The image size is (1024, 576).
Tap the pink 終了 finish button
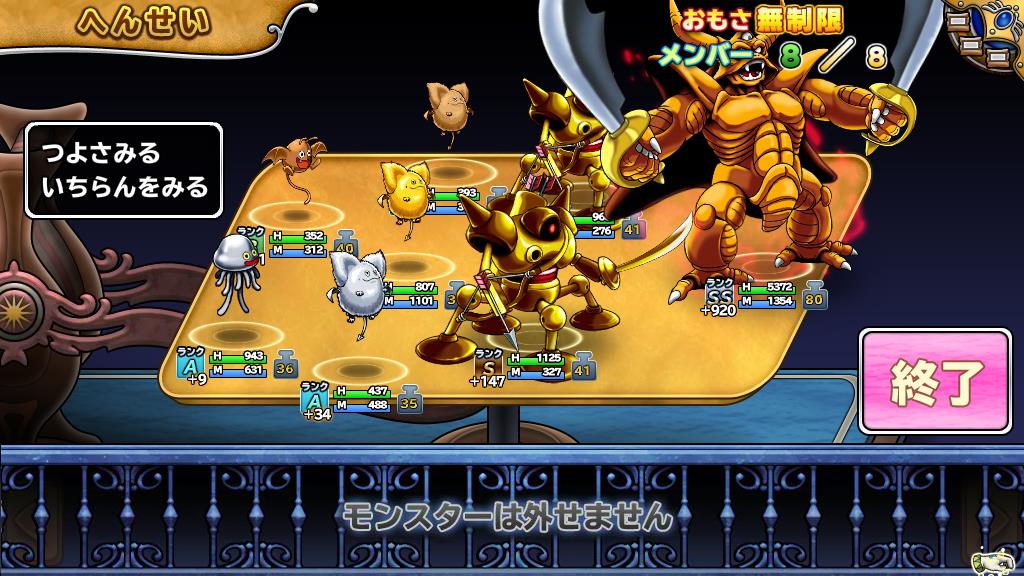[934, 382]
